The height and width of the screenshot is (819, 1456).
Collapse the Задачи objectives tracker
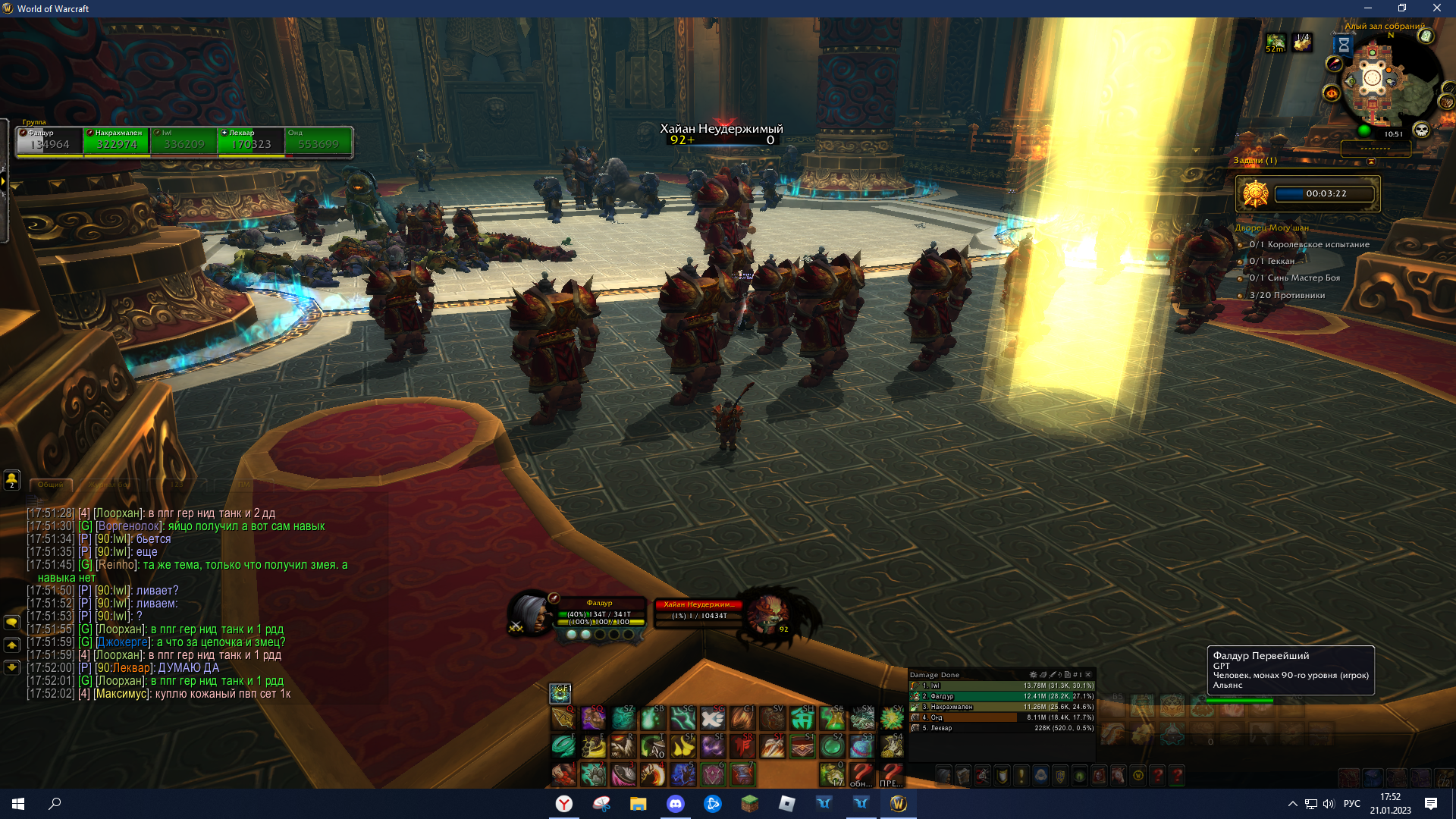(1370, 161)
